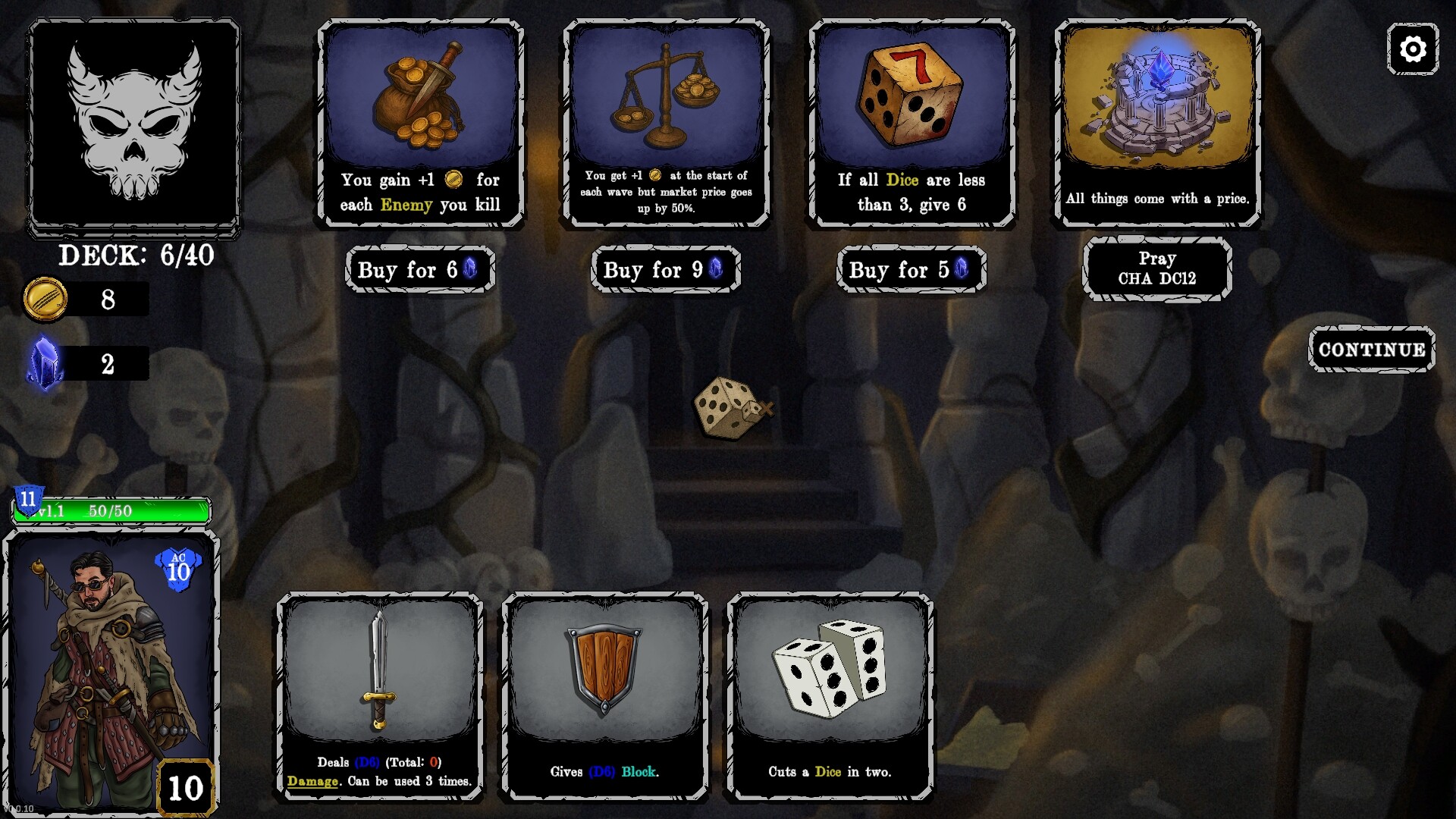
Task: Choose the sword damage card
Action: click(379, 695)
